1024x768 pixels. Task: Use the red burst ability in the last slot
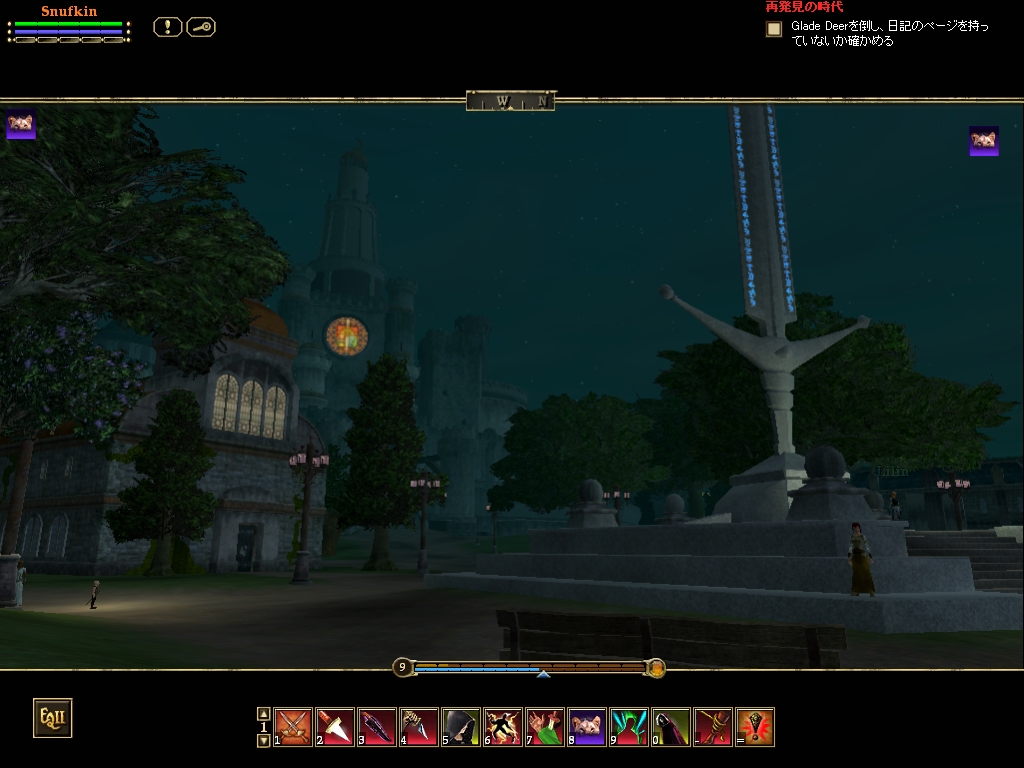click(x=756, y=727)
